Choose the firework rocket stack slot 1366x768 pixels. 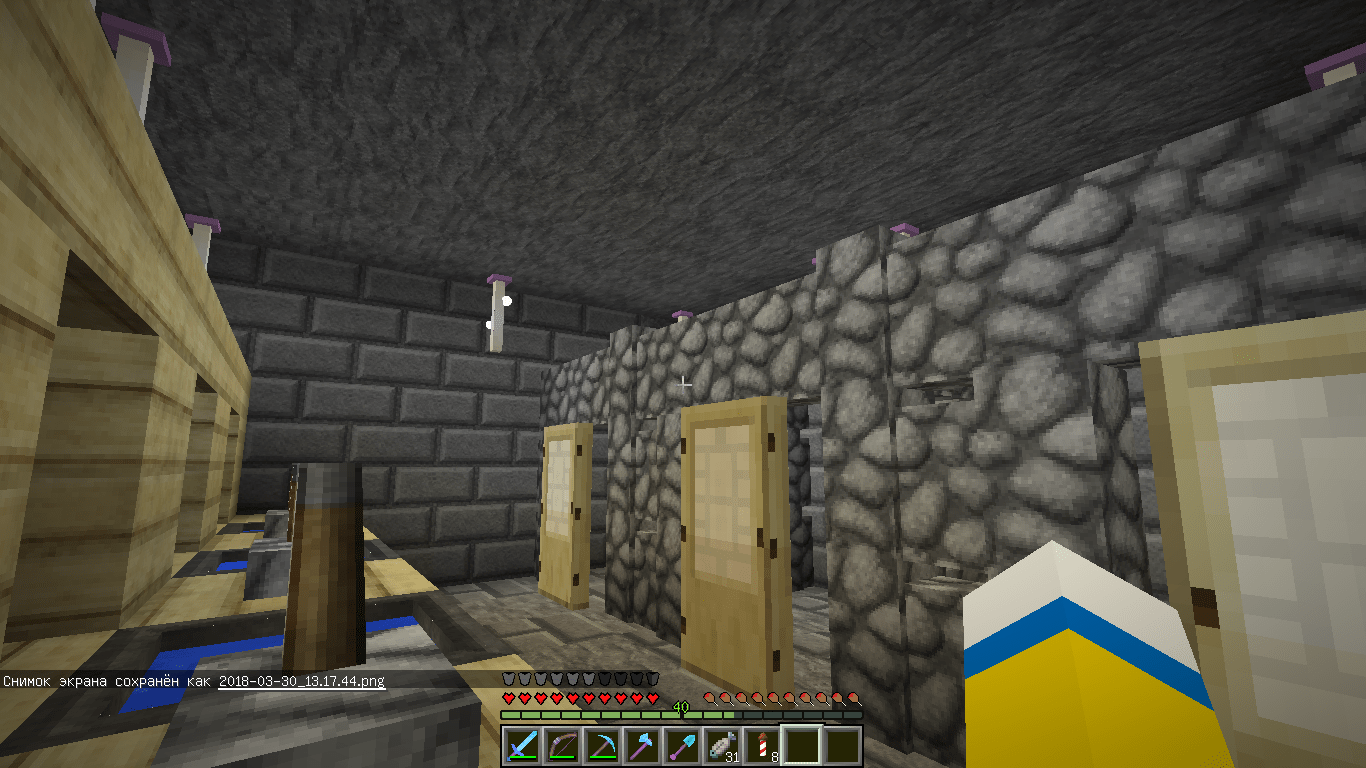click(761, 745)
